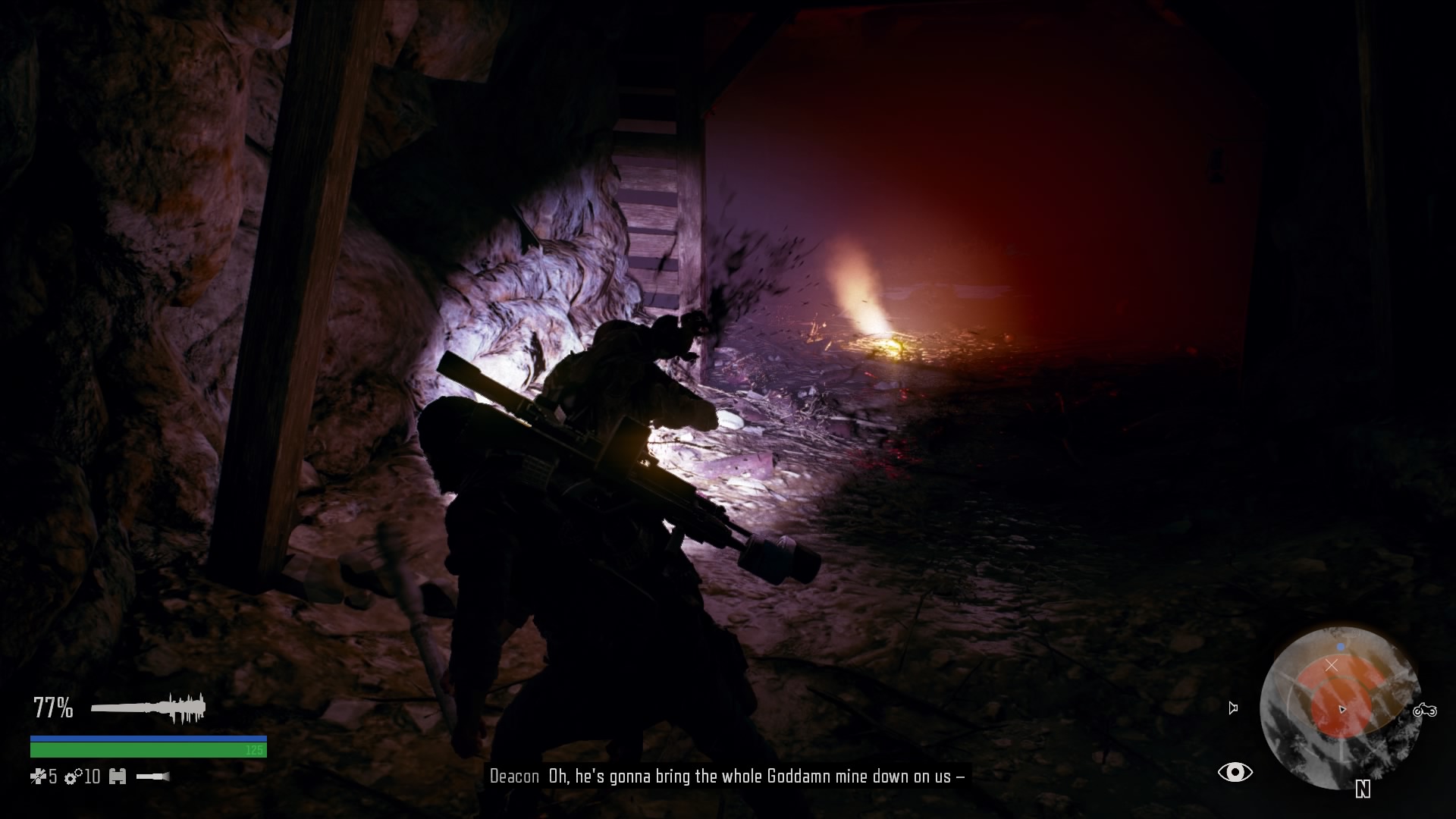Viewport: 1456px width, 819px height.
Task: Click the N compass marker below the minimap
Action: (x=1362, y=789)
